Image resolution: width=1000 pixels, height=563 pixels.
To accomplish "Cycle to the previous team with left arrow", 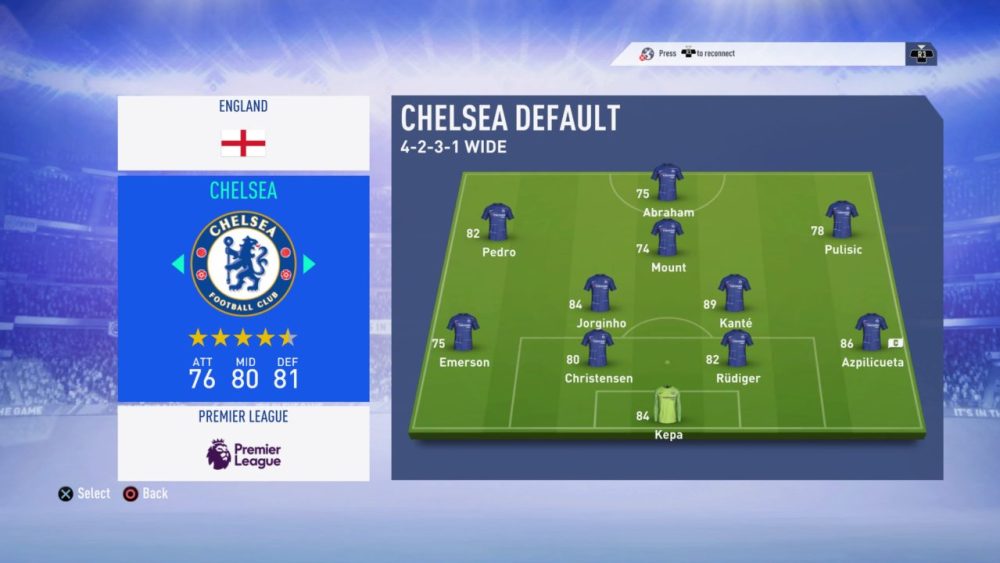I will tap(178, 264).
